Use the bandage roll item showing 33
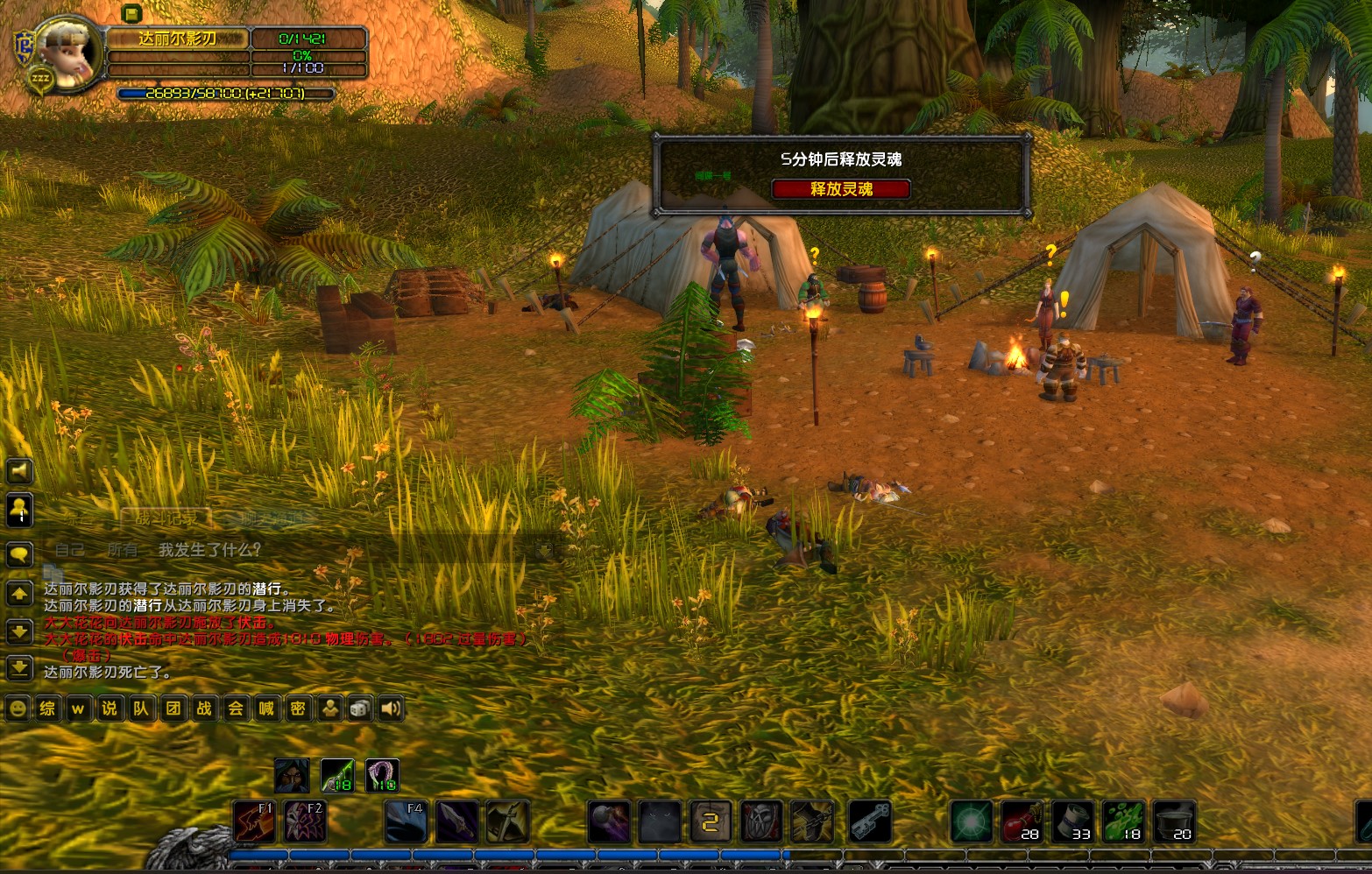This screenshot has width=1372, height=874. point(1073,821)
